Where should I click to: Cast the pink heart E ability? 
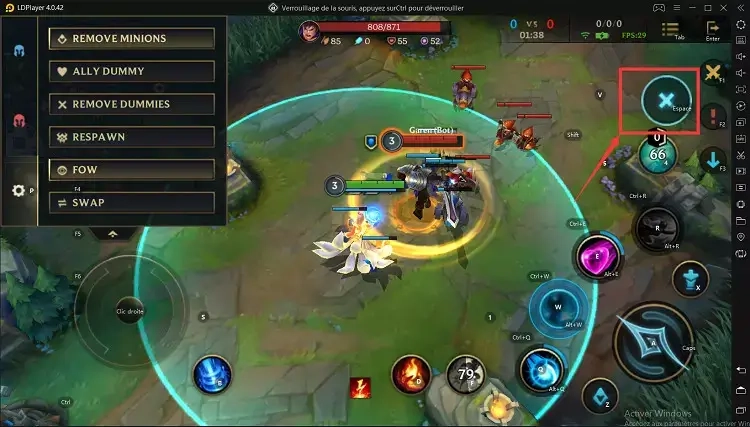point(598,255)
